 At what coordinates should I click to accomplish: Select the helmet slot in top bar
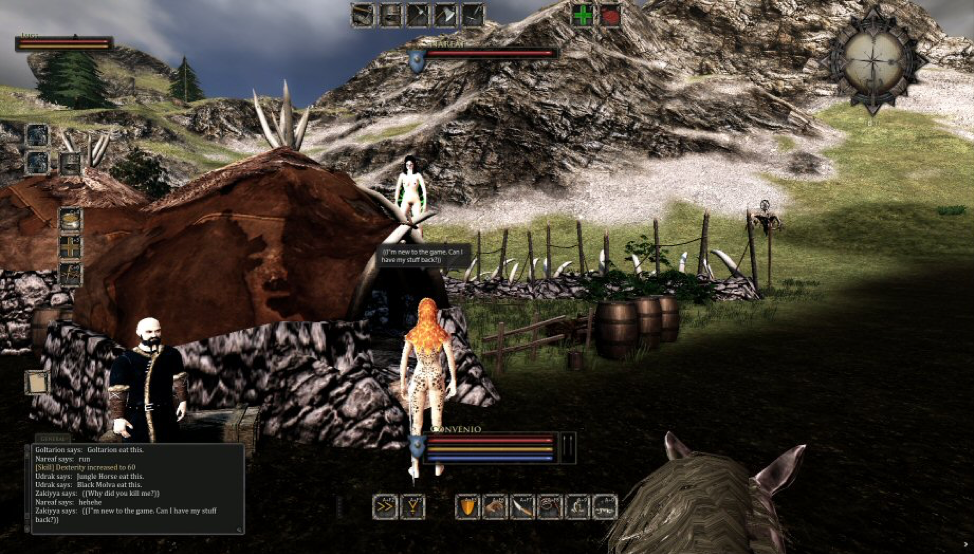[x=388, y=14]
